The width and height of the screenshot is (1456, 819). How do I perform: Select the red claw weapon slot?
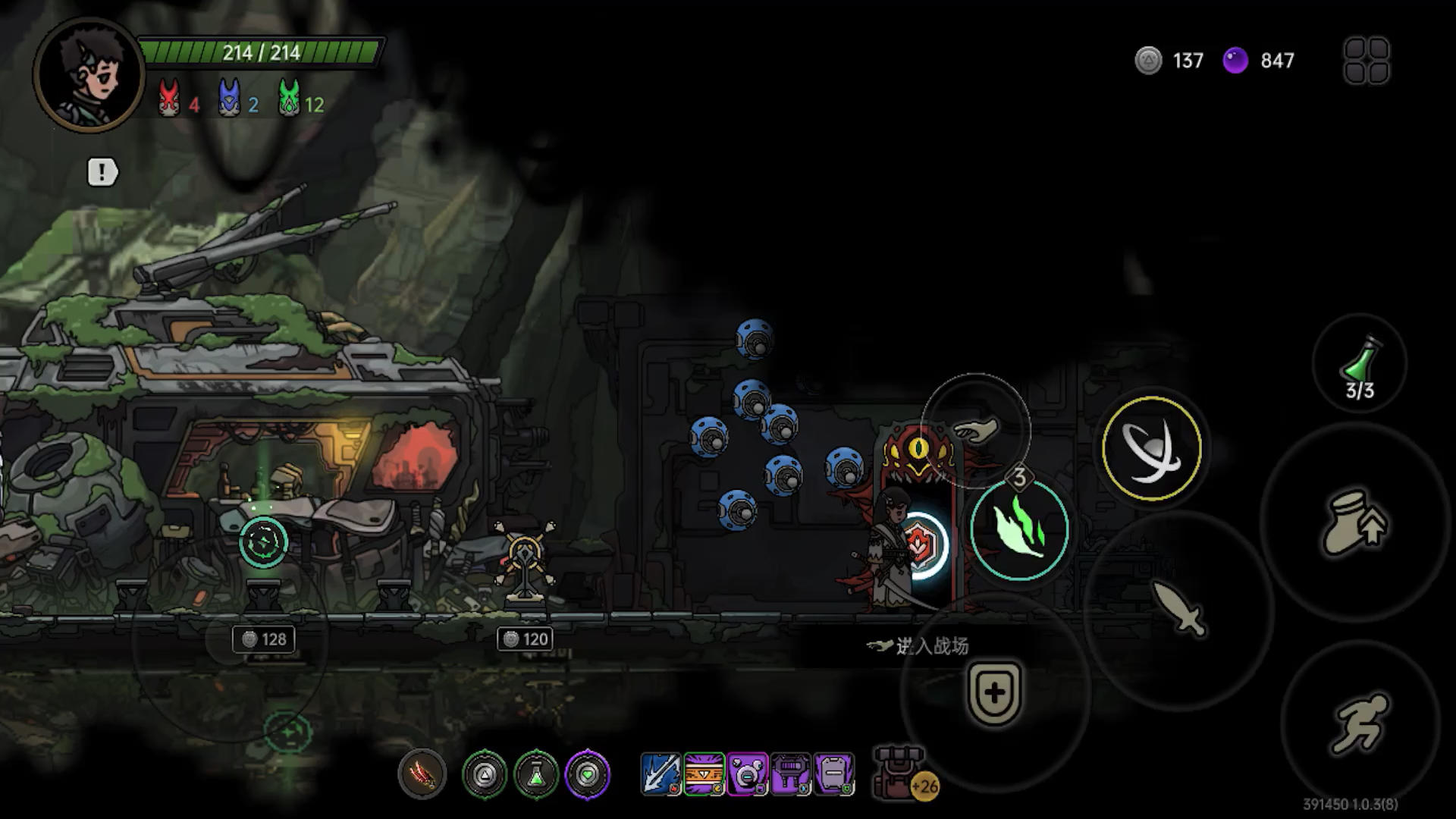[x=422, y=774]
